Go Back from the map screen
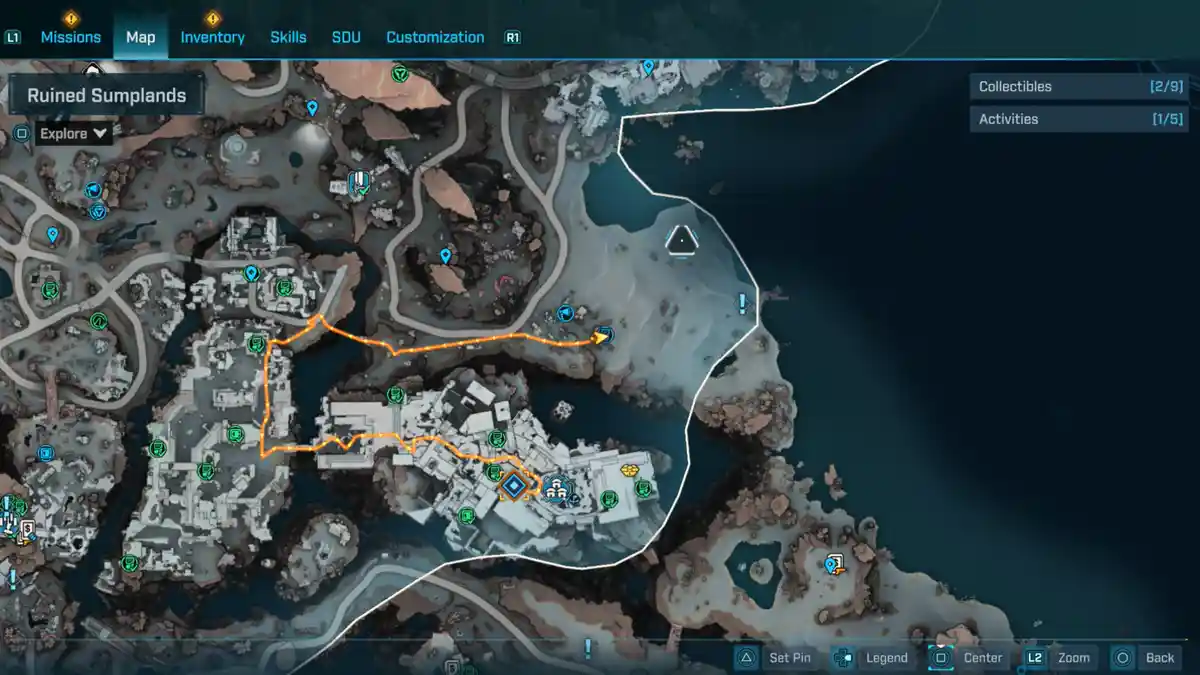The height and width of the screenshot is (675, 1200). click(x=1145, y=657)
